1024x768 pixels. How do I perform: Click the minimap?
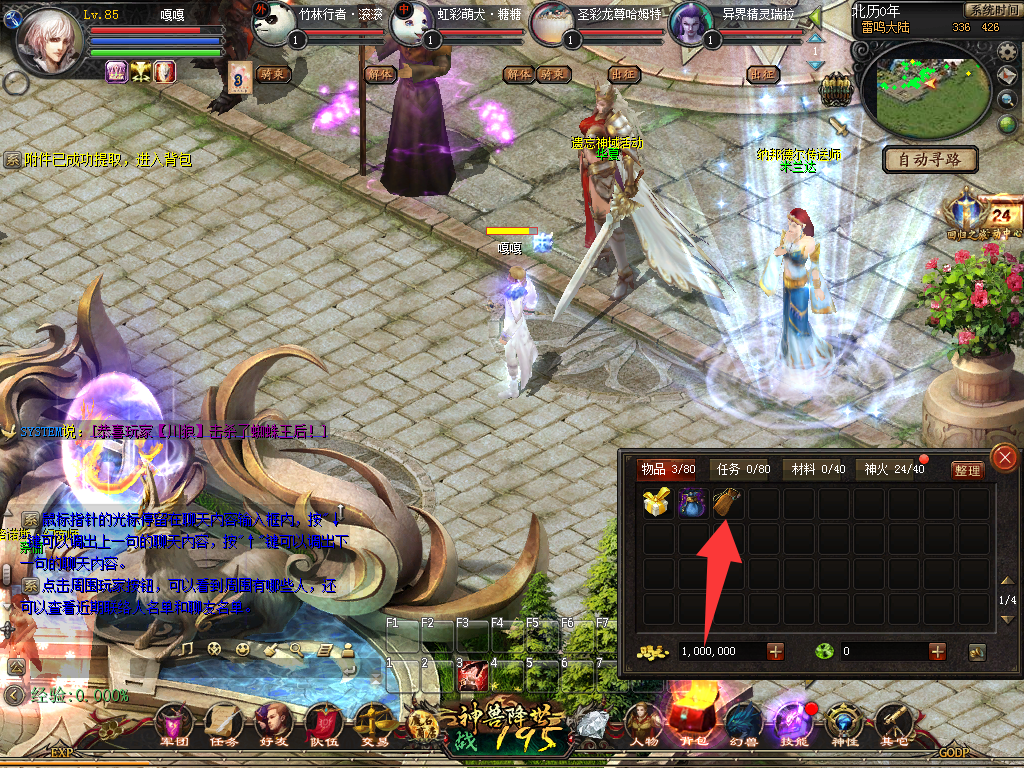tap(920, 90)
